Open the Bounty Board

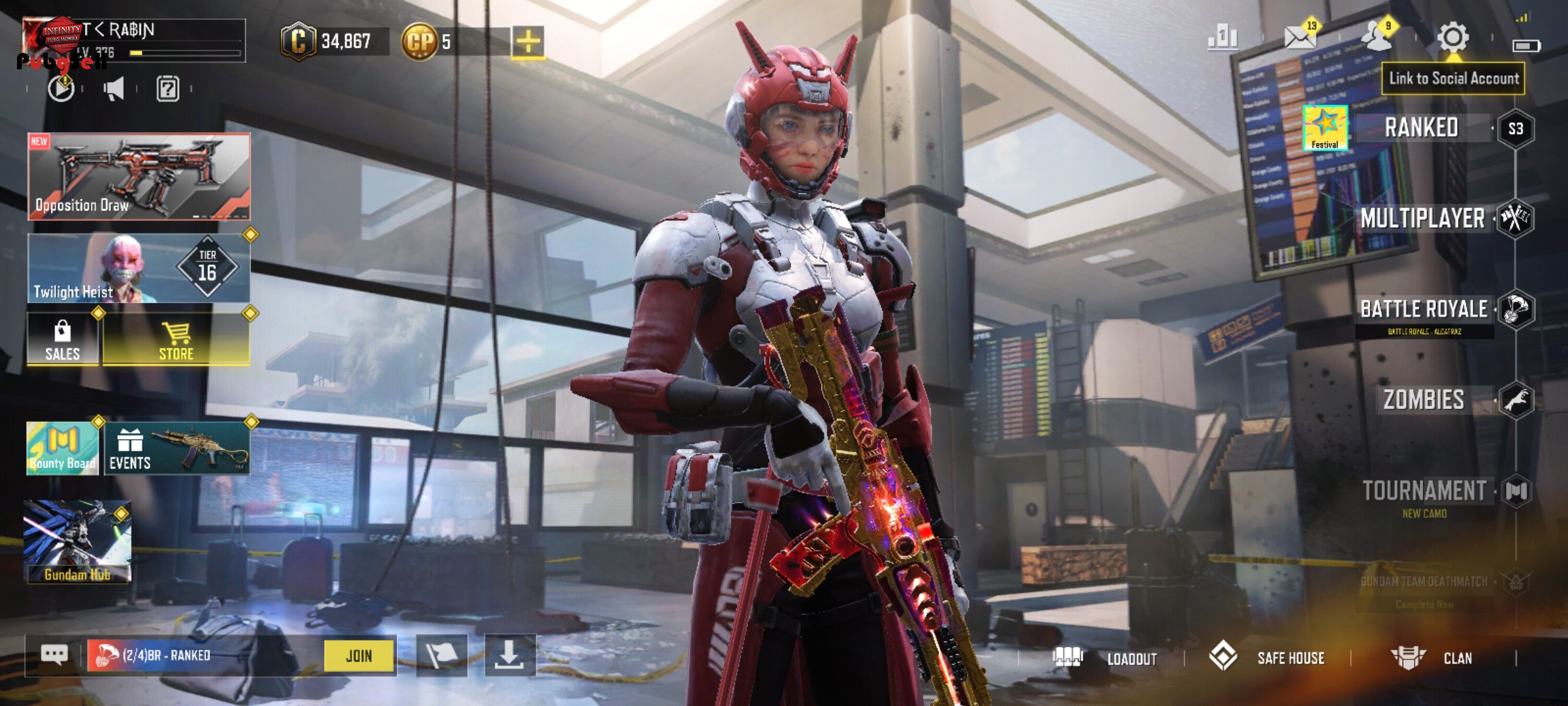coord(63,448)
